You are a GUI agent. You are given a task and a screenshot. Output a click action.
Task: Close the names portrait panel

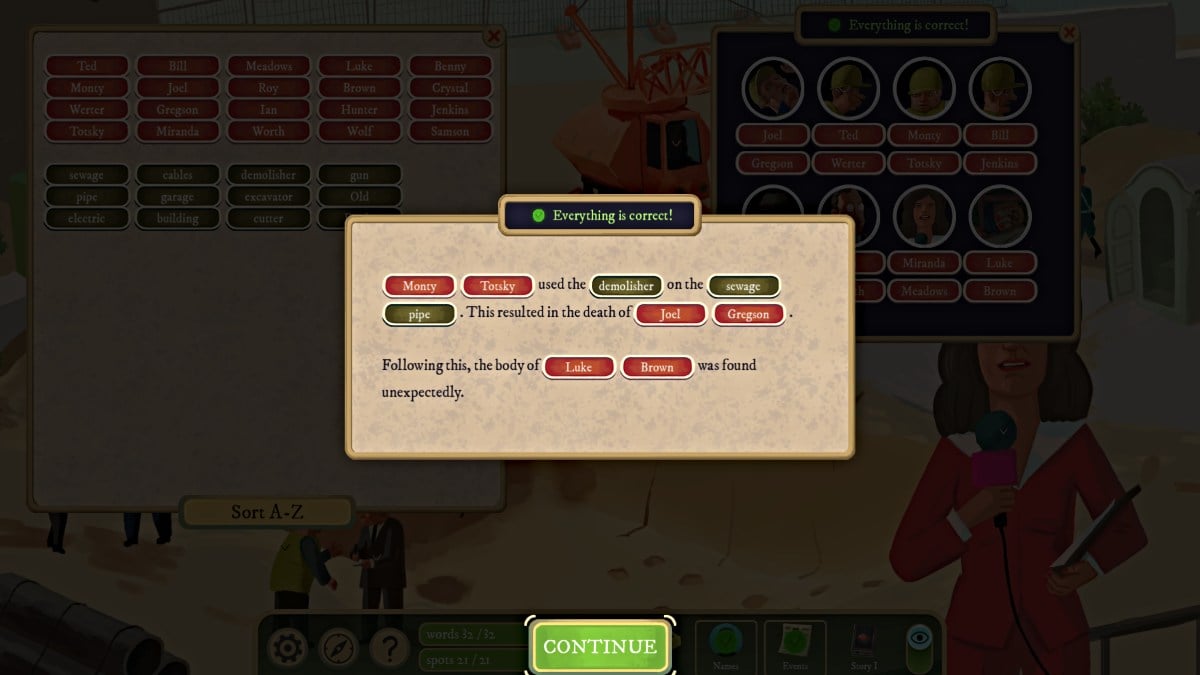click(1069, 33)
